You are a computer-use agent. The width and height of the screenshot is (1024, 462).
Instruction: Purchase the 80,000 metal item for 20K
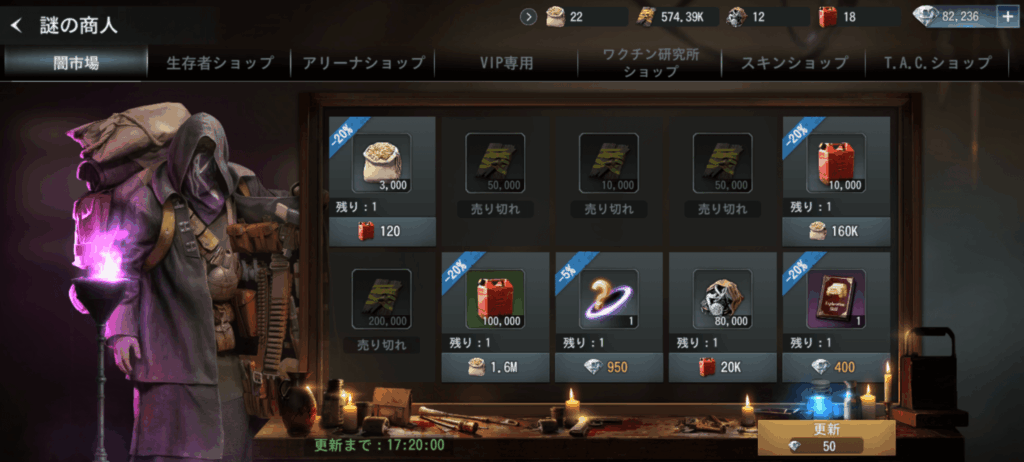click(722, 366)
